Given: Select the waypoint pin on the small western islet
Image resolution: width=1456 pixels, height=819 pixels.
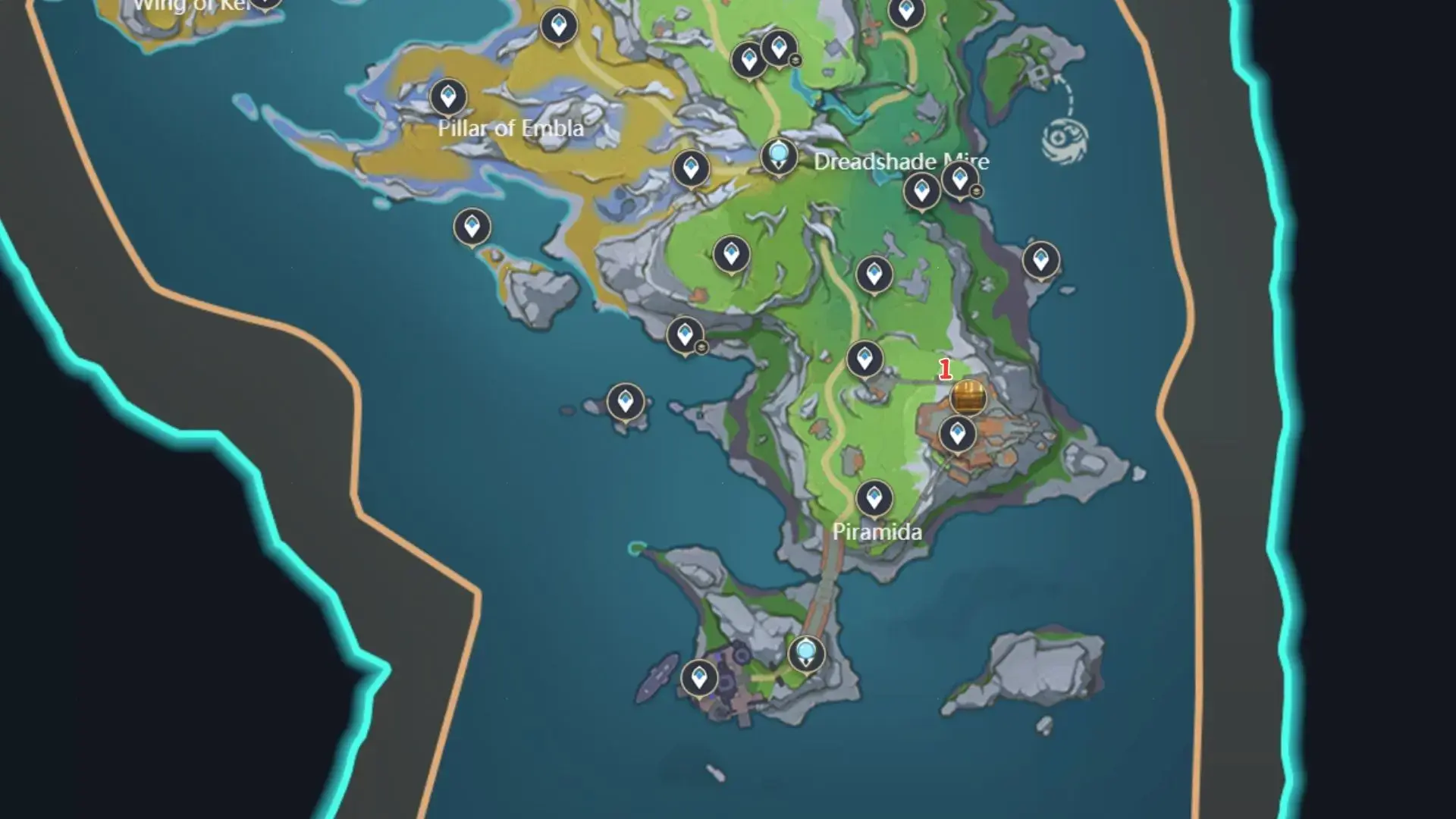Looking at the screenshot, I should [623, 400].
